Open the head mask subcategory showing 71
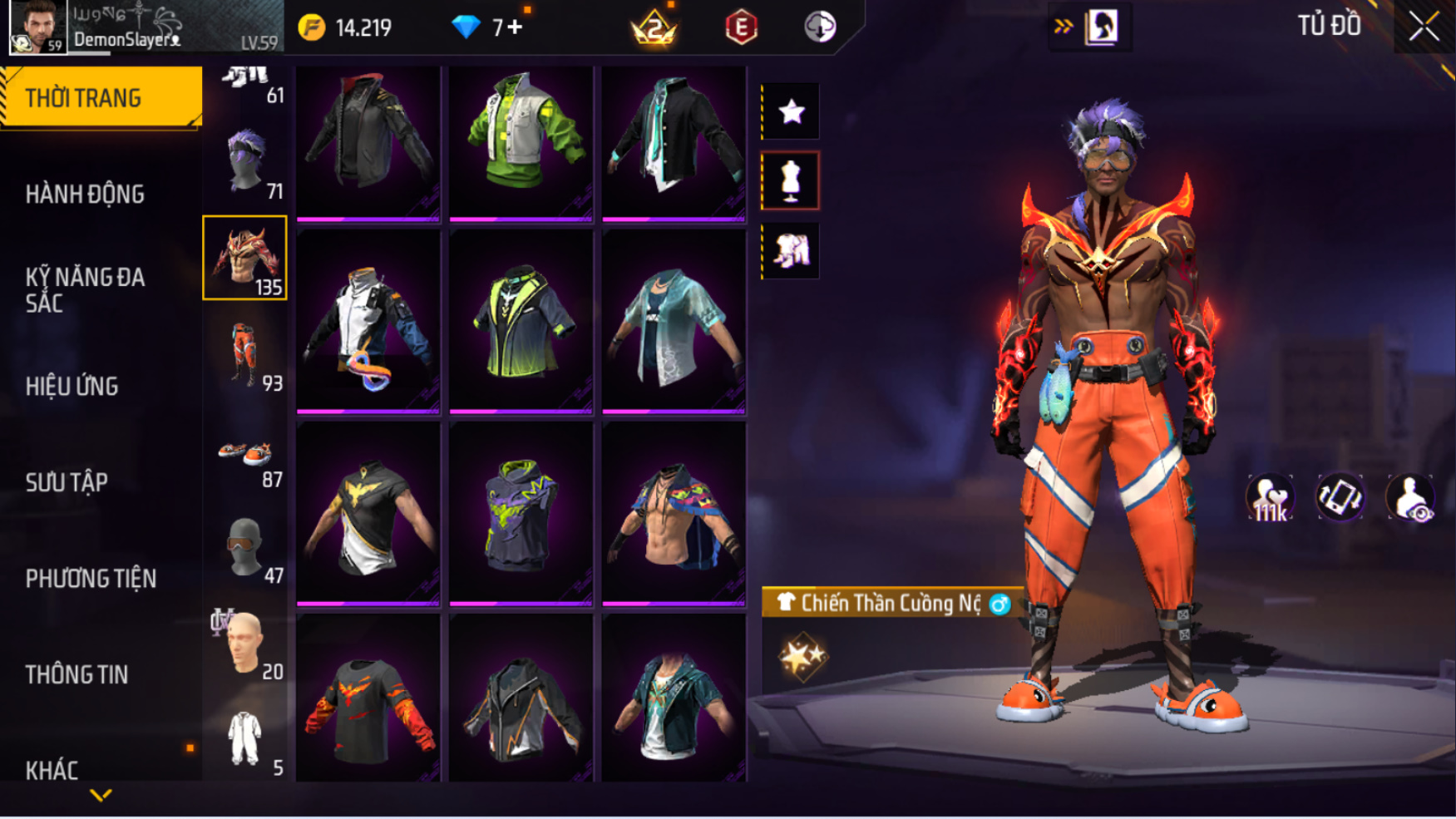This screenshot has width=1456, height=819. [x=245, y=162]
